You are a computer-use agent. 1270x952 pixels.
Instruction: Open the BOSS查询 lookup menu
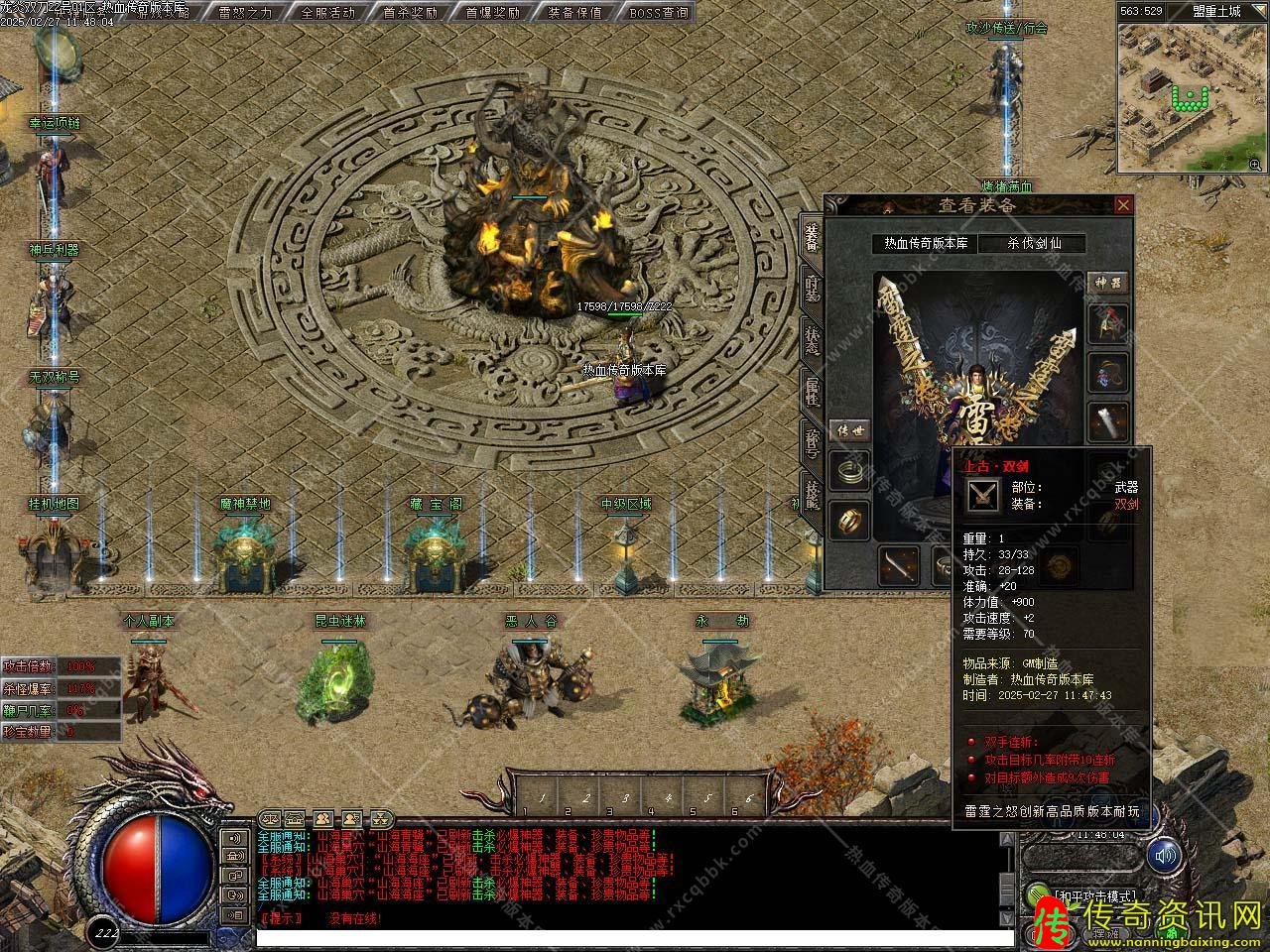point(658,13)
